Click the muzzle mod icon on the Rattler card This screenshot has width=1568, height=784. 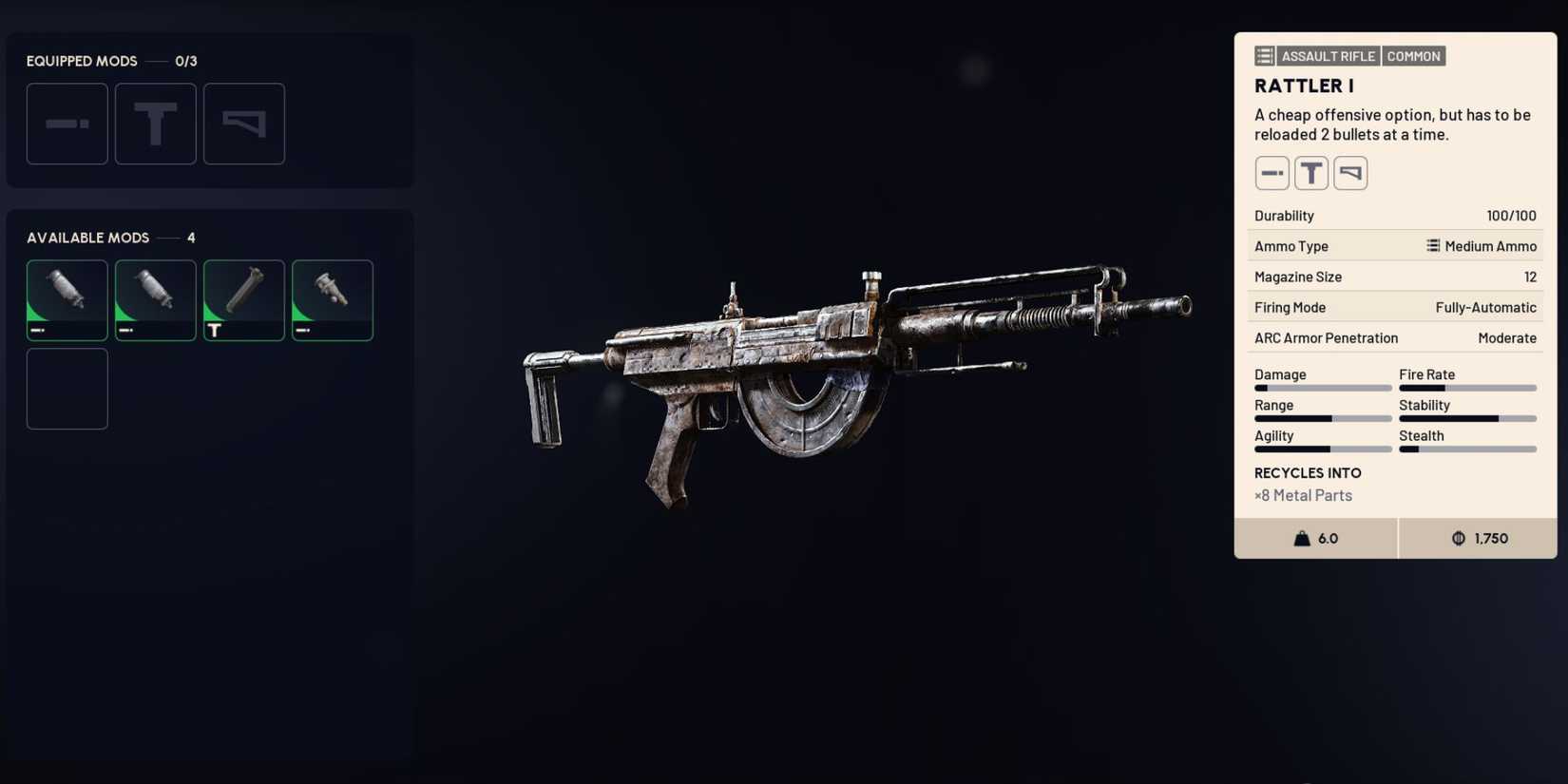[x=1272, y=172]
